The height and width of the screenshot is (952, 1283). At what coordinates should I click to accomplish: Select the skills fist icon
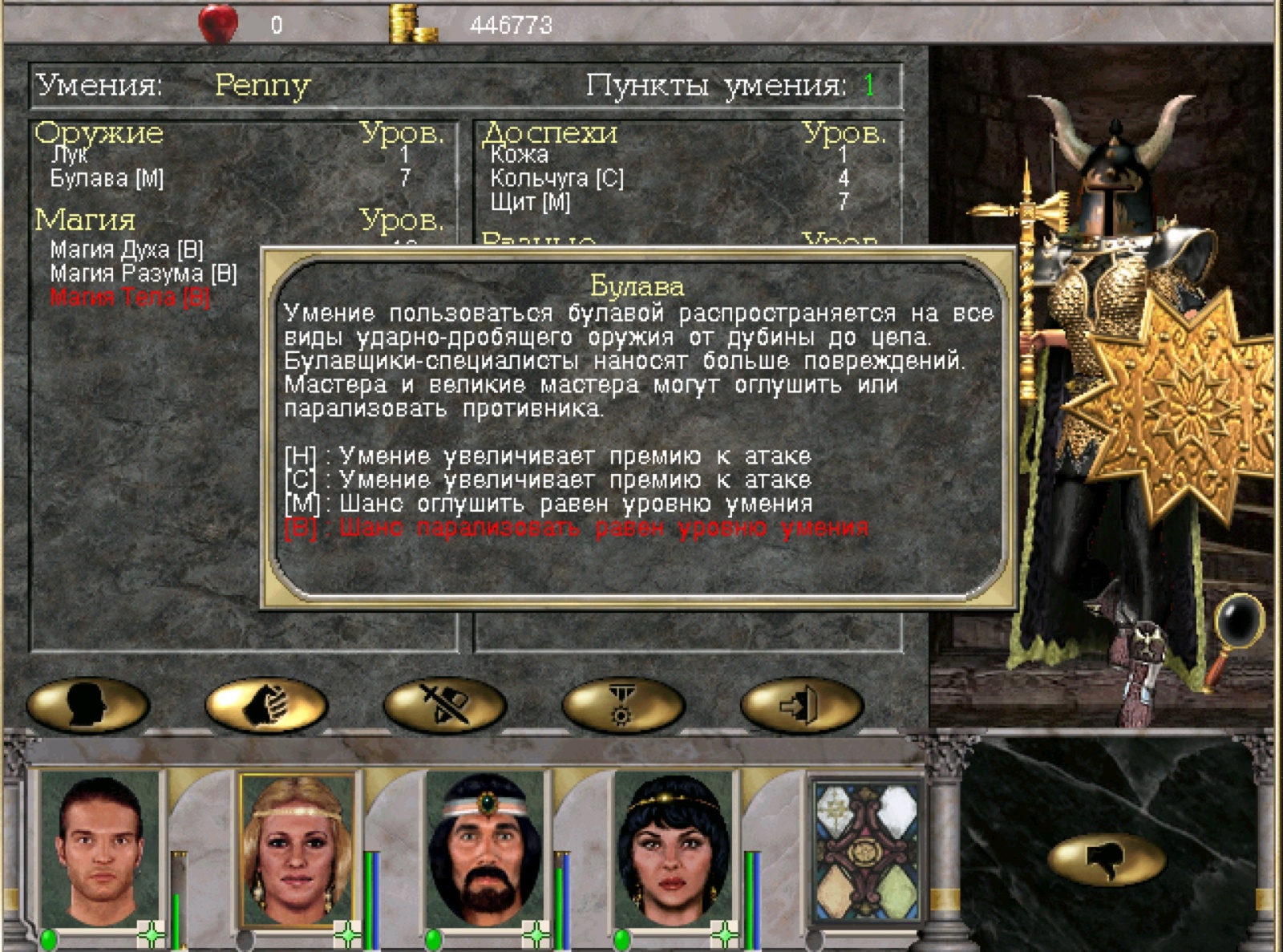coord(265,704)
